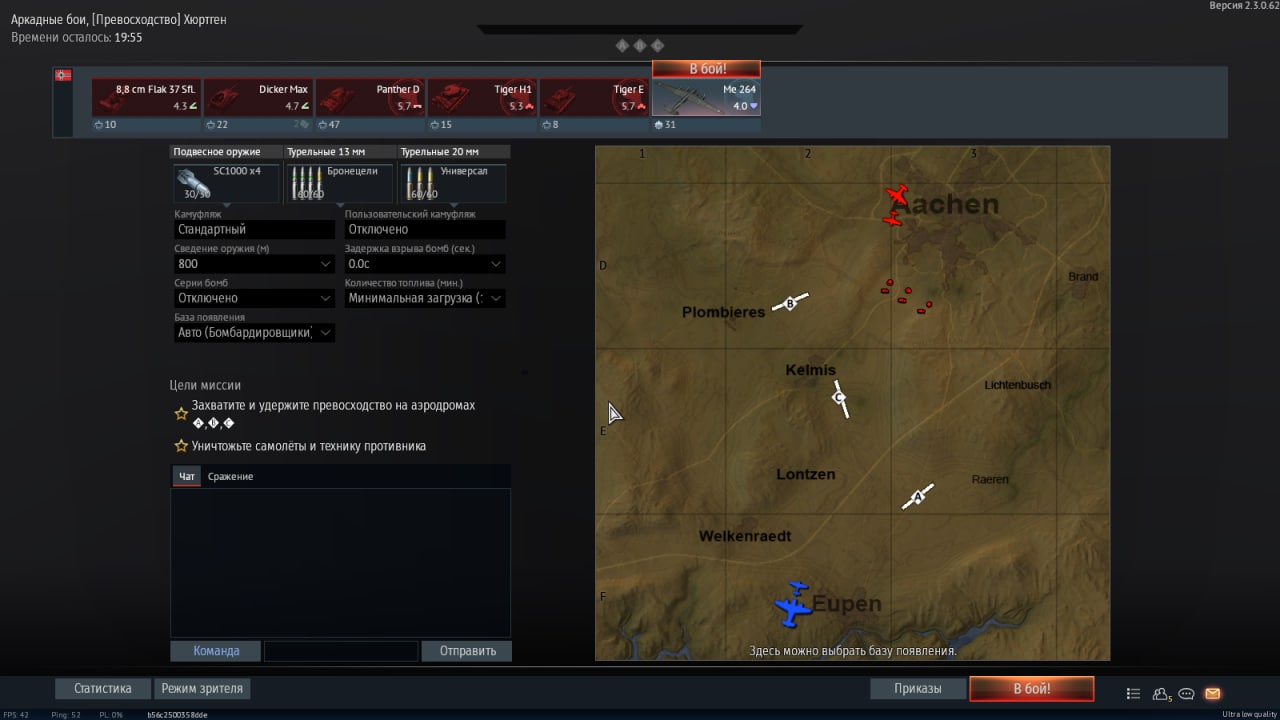Open the fuel amount dropdown
Image resolution: width=1280 pixels, height=720 pixels.
(424, 298)
